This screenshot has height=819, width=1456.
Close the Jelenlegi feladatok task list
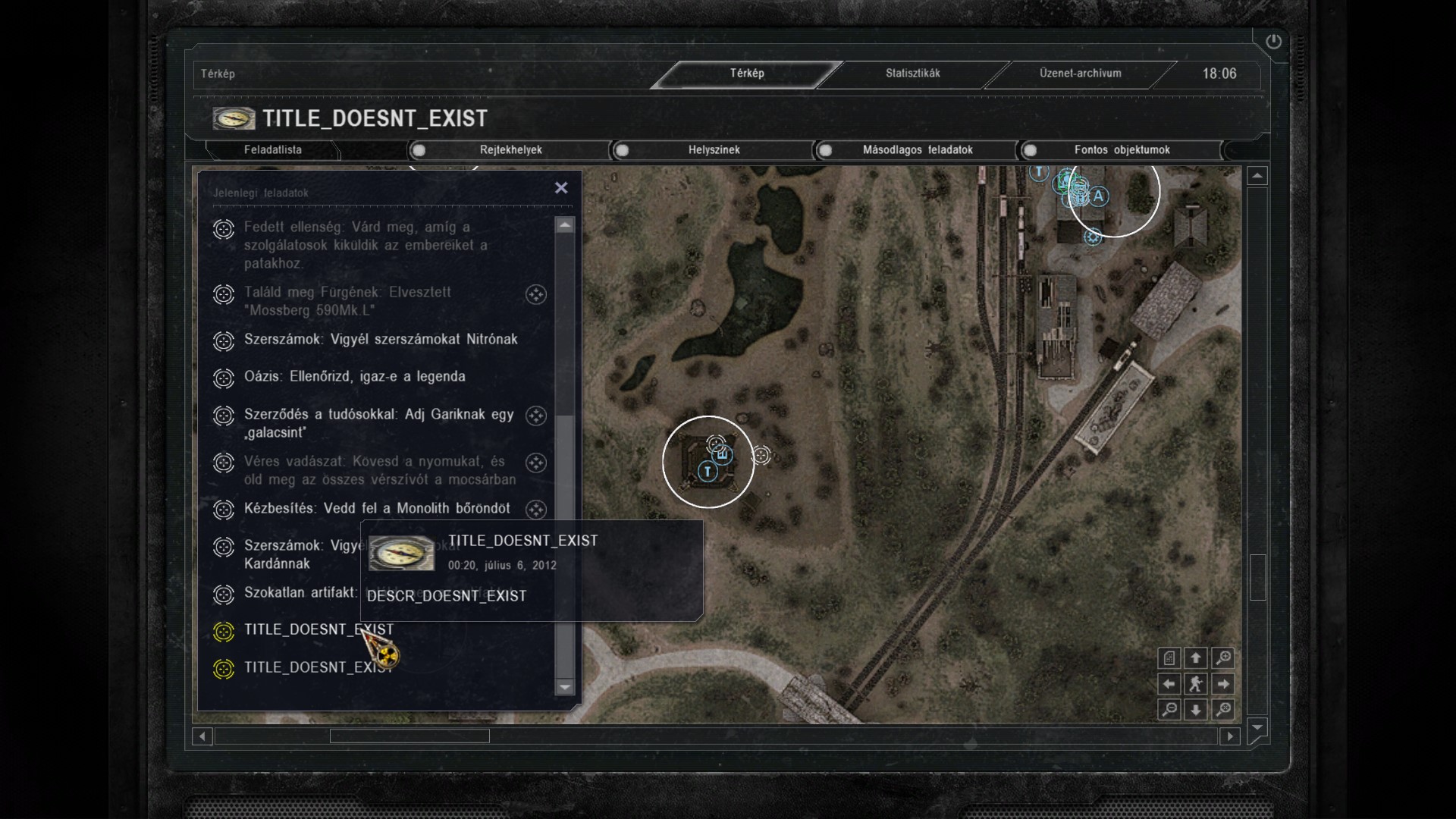click(x=561, y=188)
